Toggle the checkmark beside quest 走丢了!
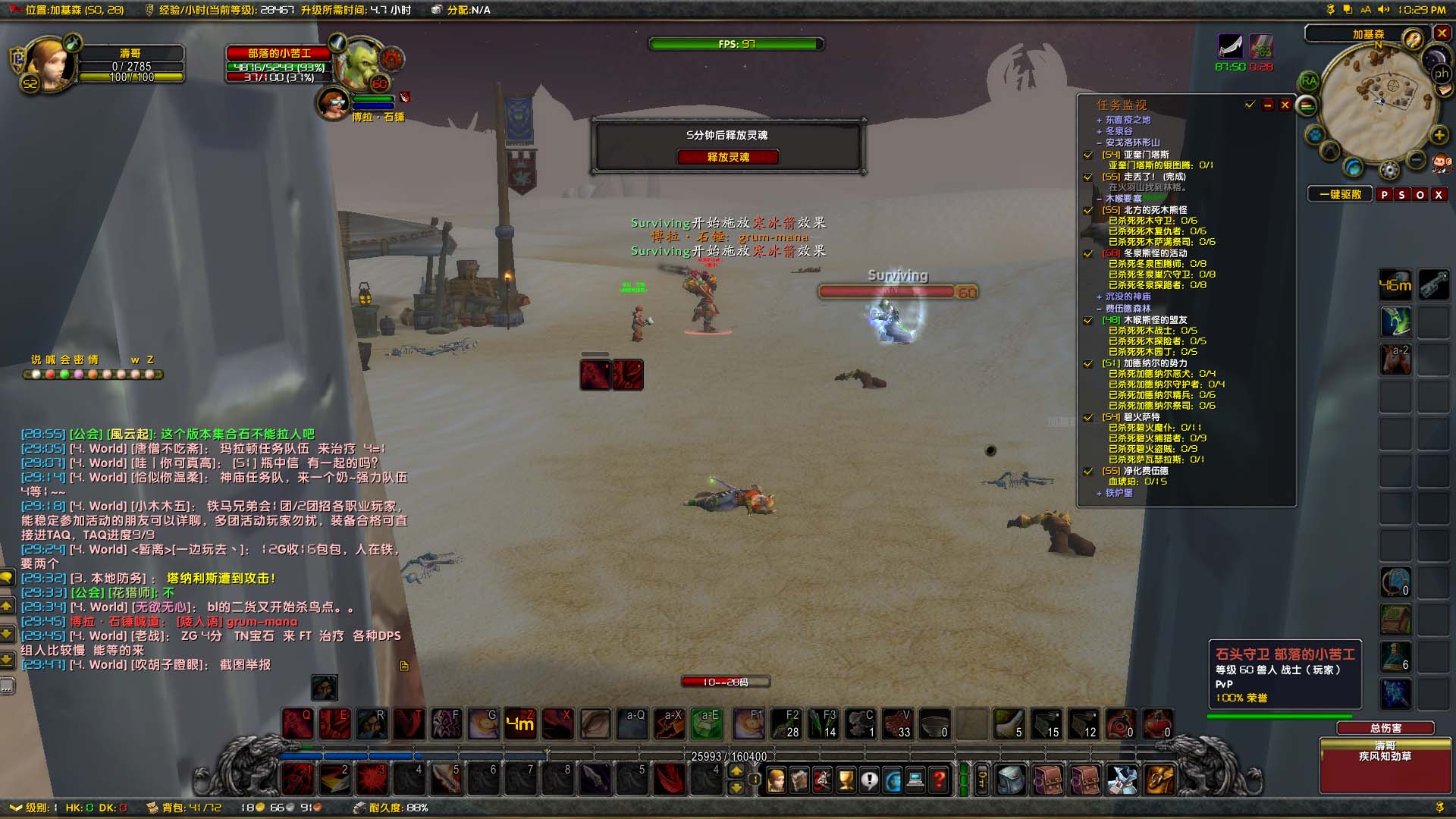 (1087, 177)
